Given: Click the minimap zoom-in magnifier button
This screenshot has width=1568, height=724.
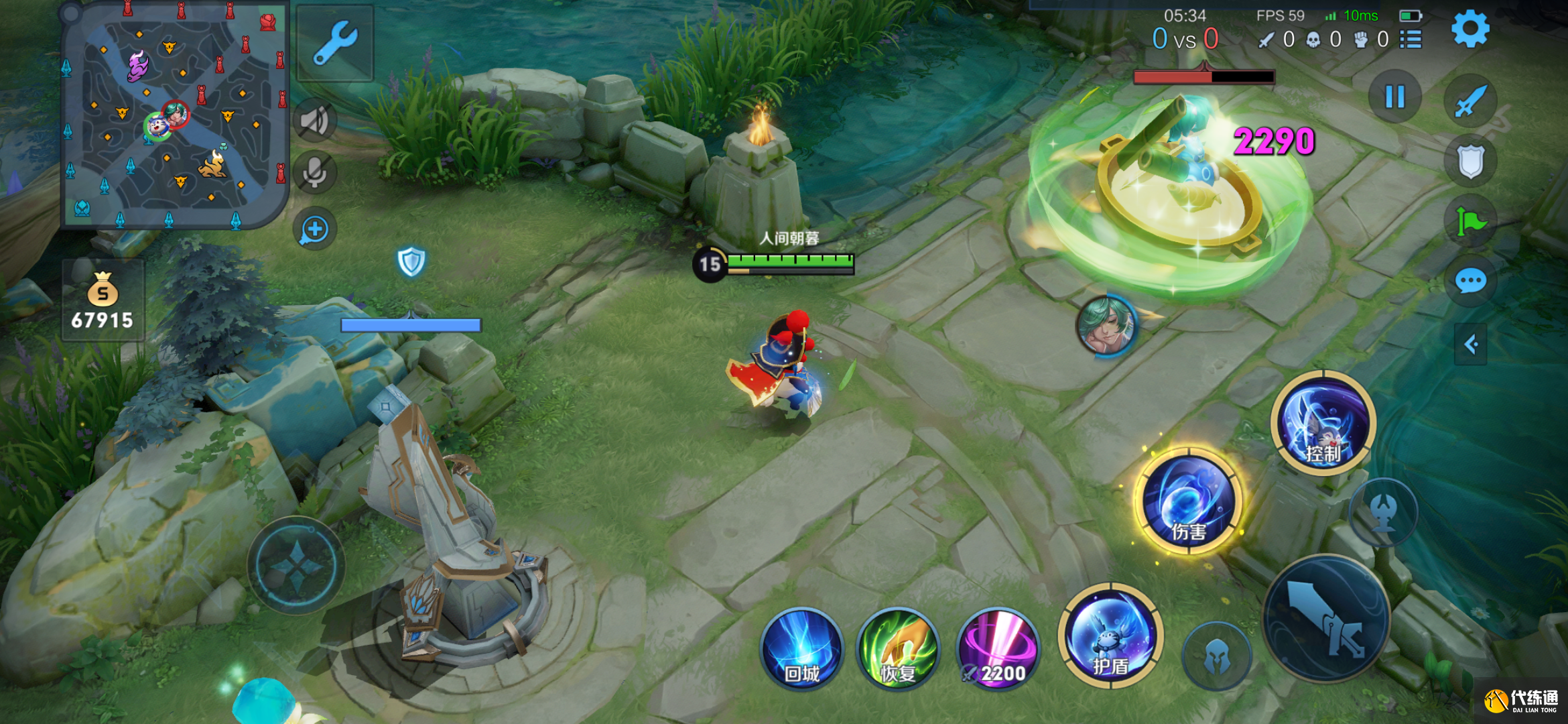Looking at the screenshot, I should click(x=314, y=230).
